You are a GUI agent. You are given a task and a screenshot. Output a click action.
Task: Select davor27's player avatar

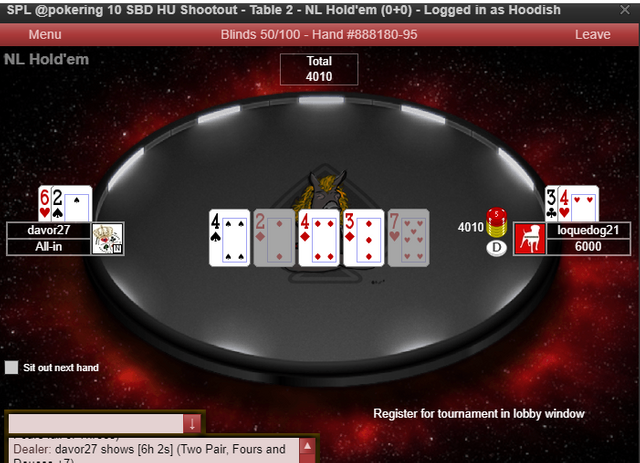point(107,239)
